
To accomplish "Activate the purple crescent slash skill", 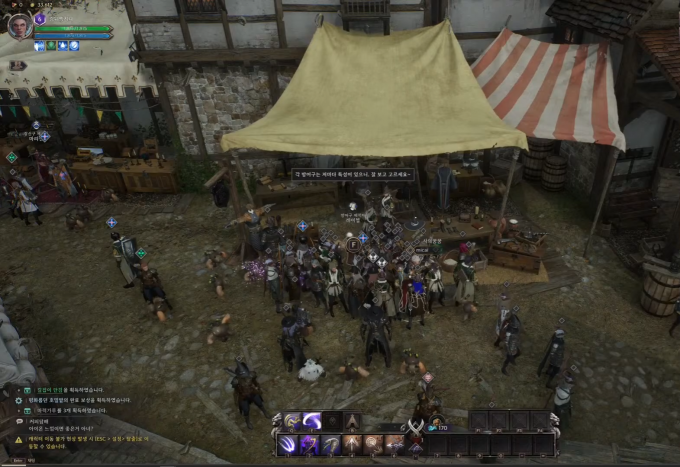I will coord(311,421).
